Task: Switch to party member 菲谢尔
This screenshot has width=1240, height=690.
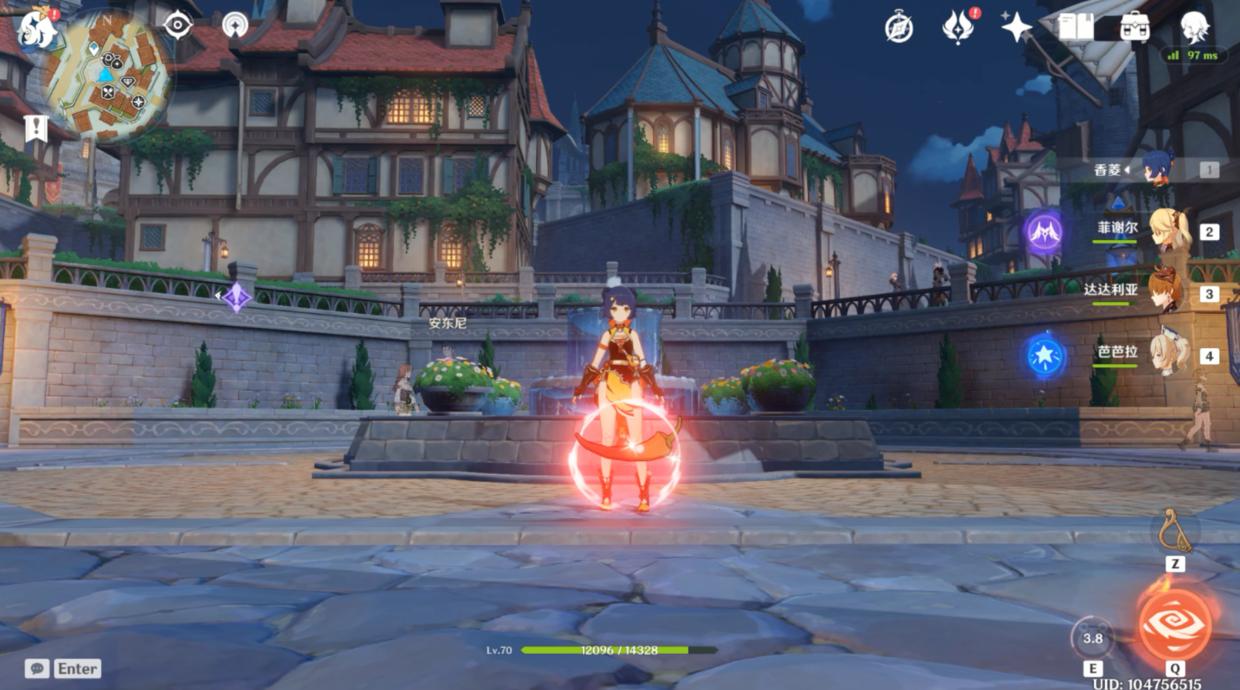Action: point(1168,231)
